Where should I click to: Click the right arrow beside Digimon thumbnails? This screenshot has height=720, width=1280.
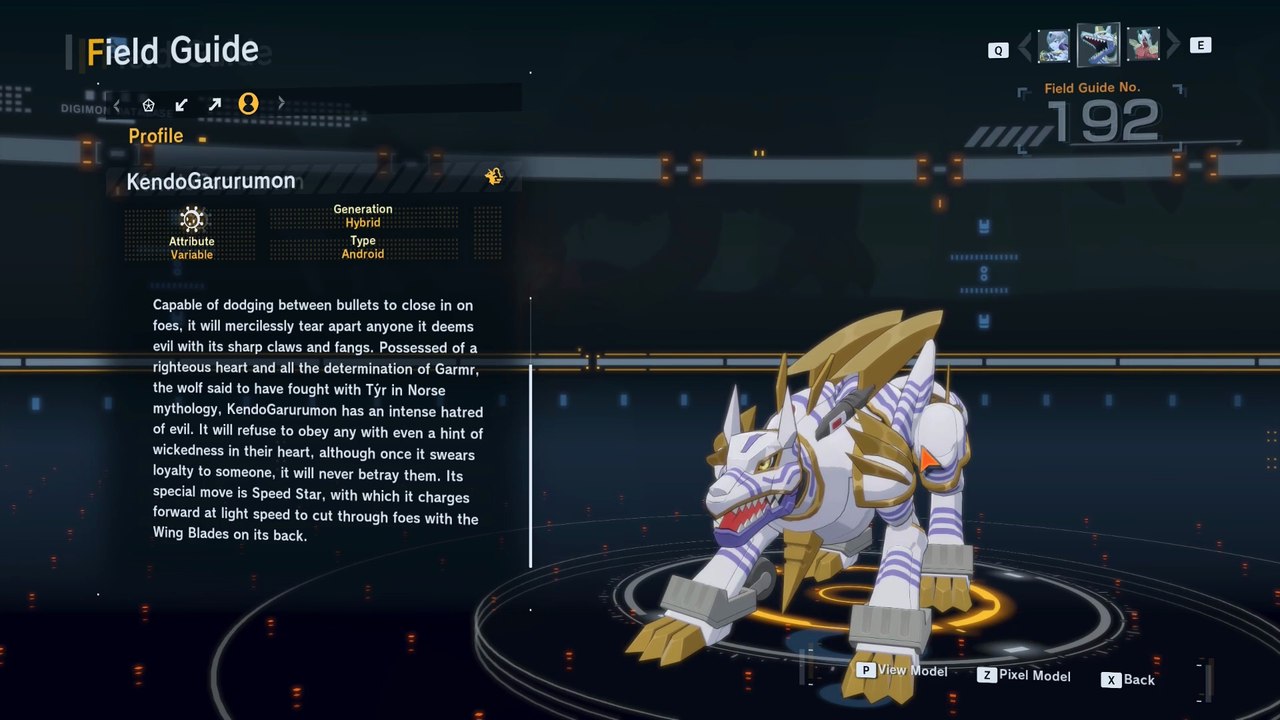click(1173, 45)
